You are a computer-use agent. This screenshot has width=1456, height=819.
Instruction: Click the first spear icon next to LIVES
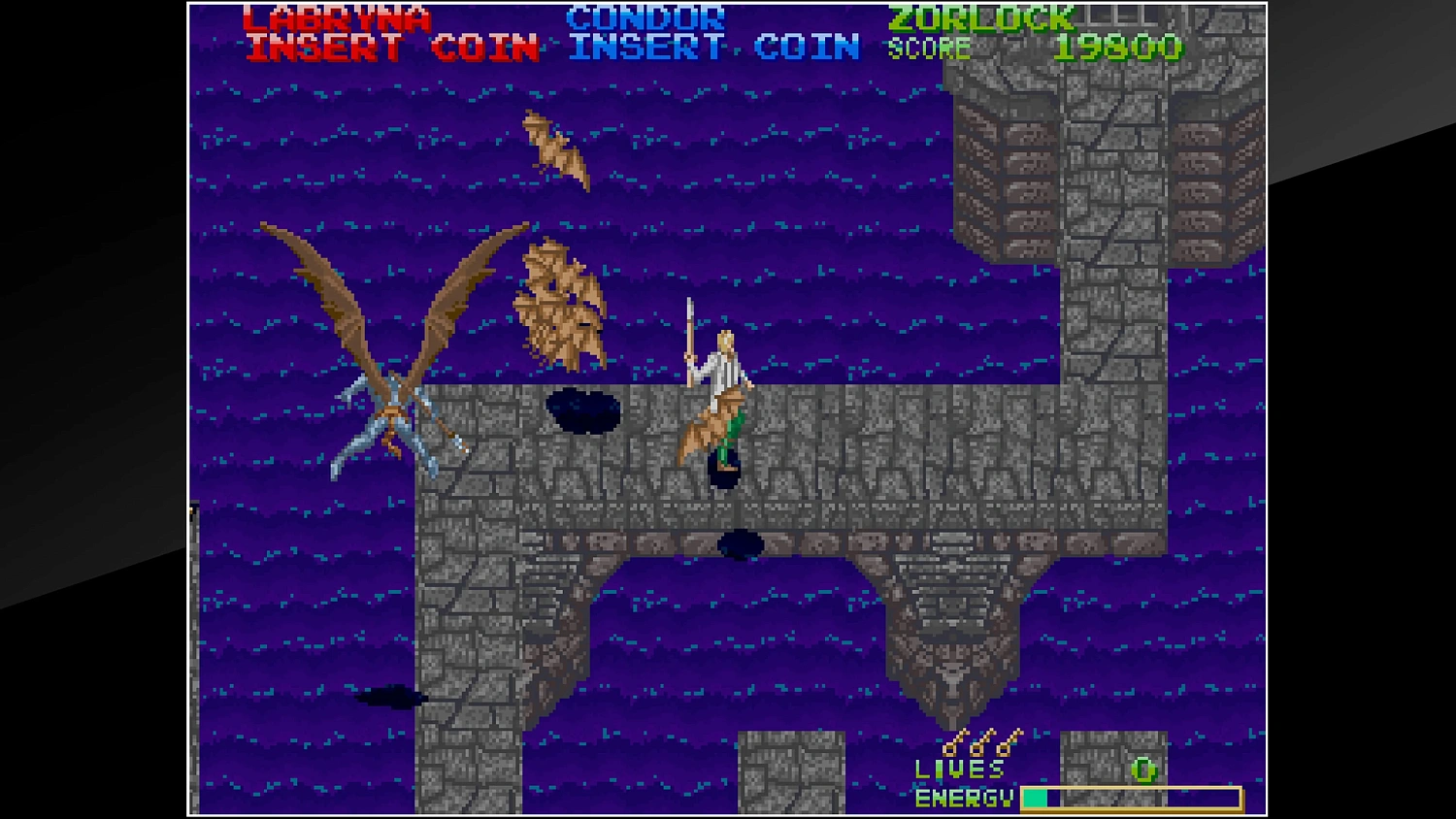951,747
